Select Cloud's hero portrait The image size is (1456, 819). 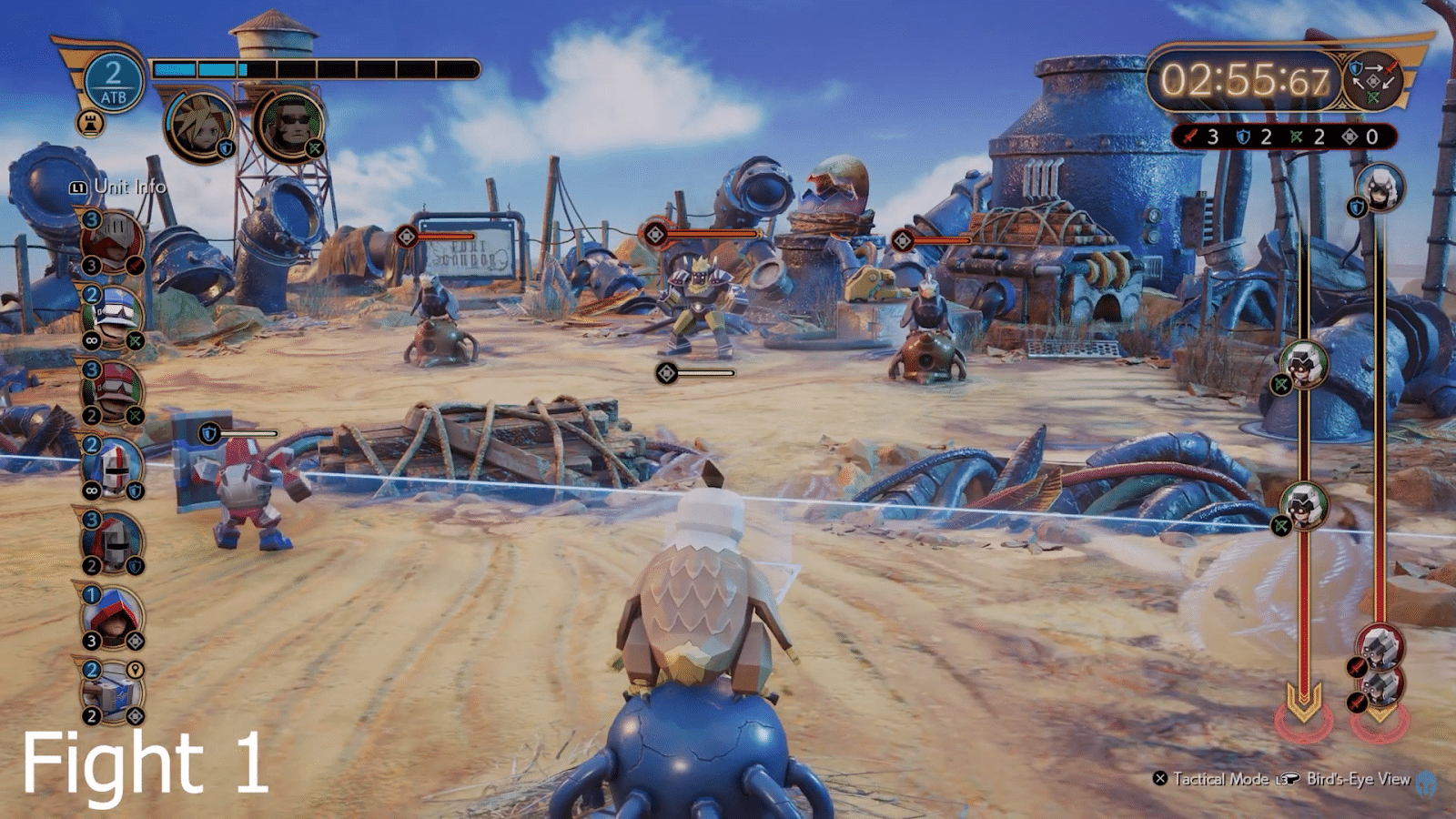click(200, 125)
